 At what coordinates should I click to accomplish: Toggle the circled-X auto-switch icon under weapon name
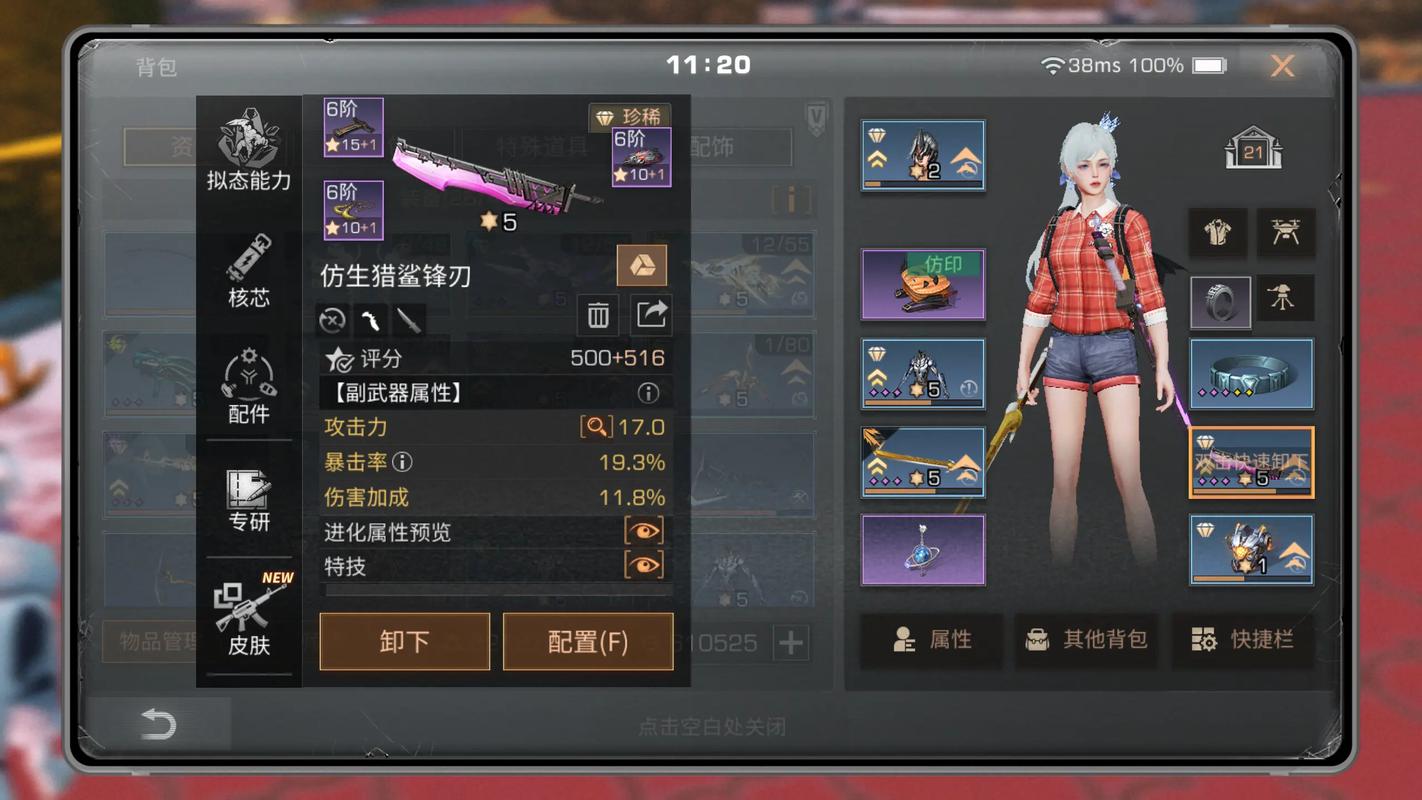click(330, 320)
